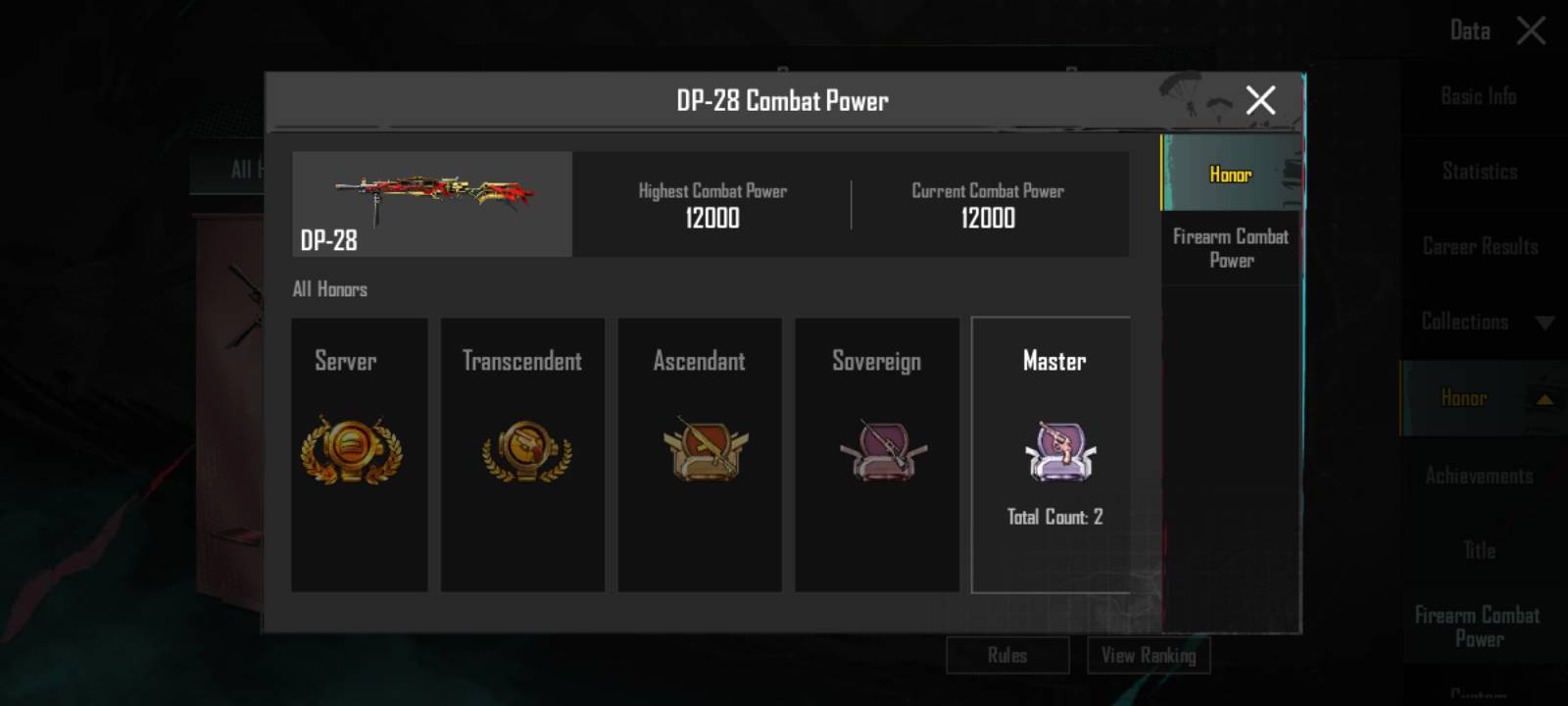The width and height of the screenshot is (1568, 706).
Task: Open Firearm Combat Power in sidebar
Action: 1477,627
